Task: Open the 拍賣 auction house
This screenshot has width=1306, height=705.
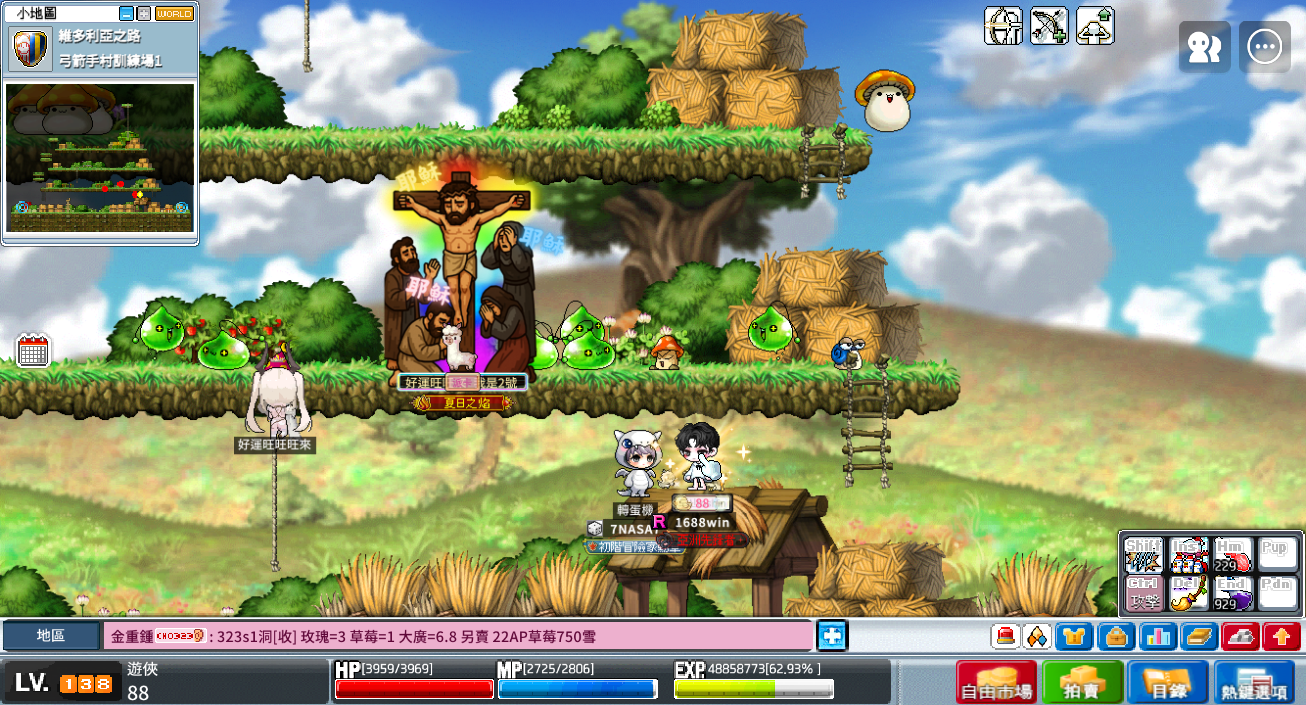Action: 1083,682
